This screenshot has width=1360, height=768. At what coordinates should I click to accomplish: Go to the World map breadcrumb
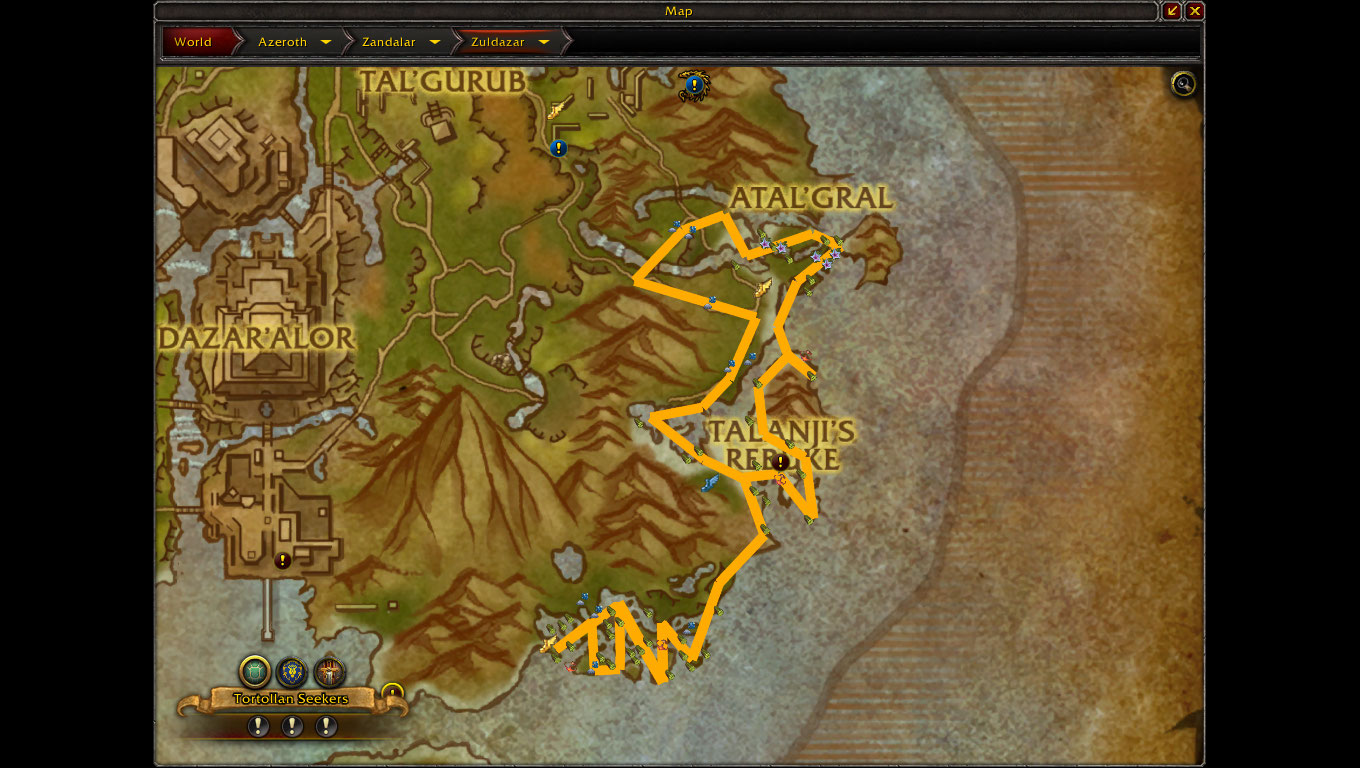193,42
